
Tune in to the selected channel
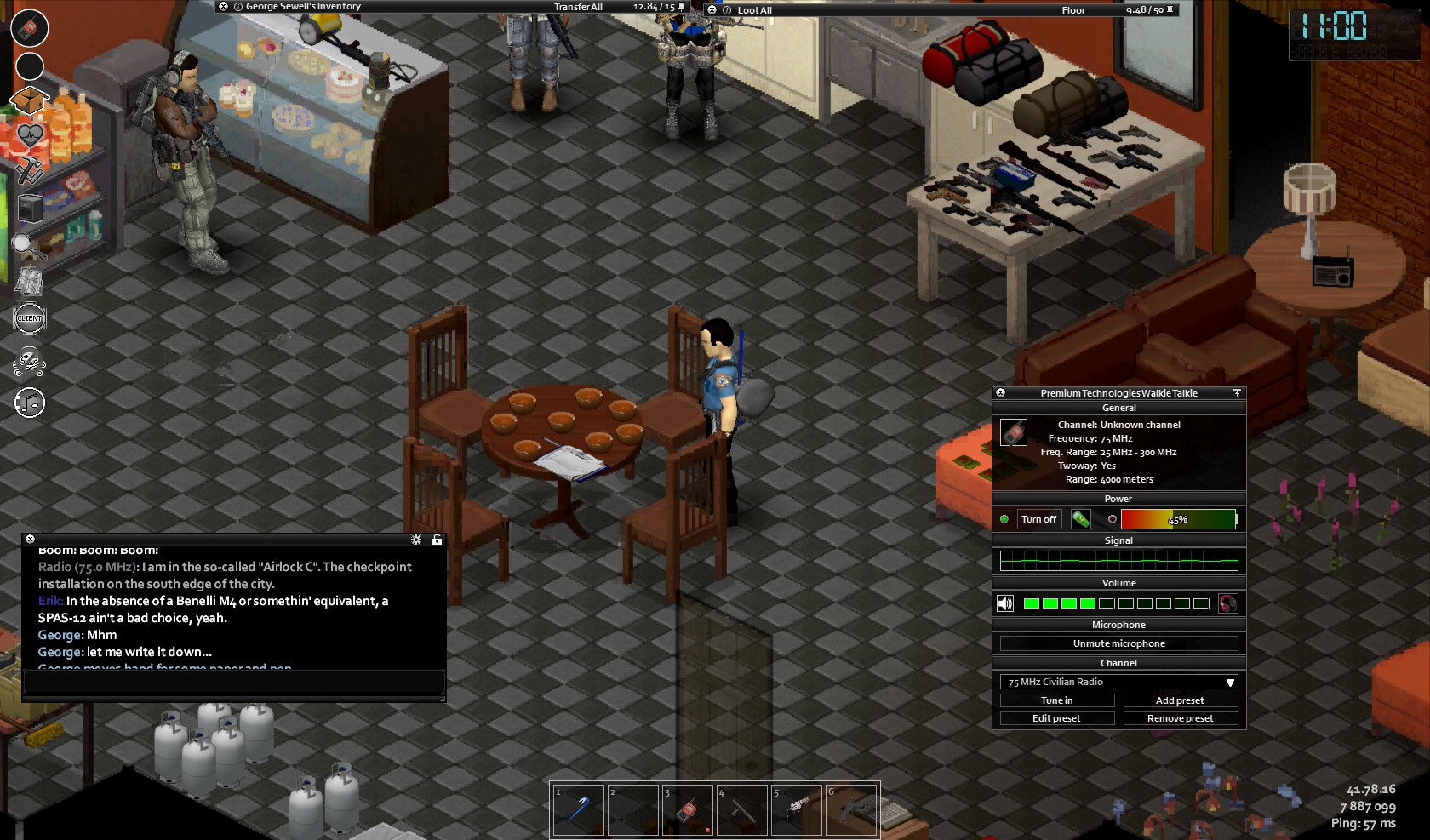pyautogui.click(x=1056, y=700)
